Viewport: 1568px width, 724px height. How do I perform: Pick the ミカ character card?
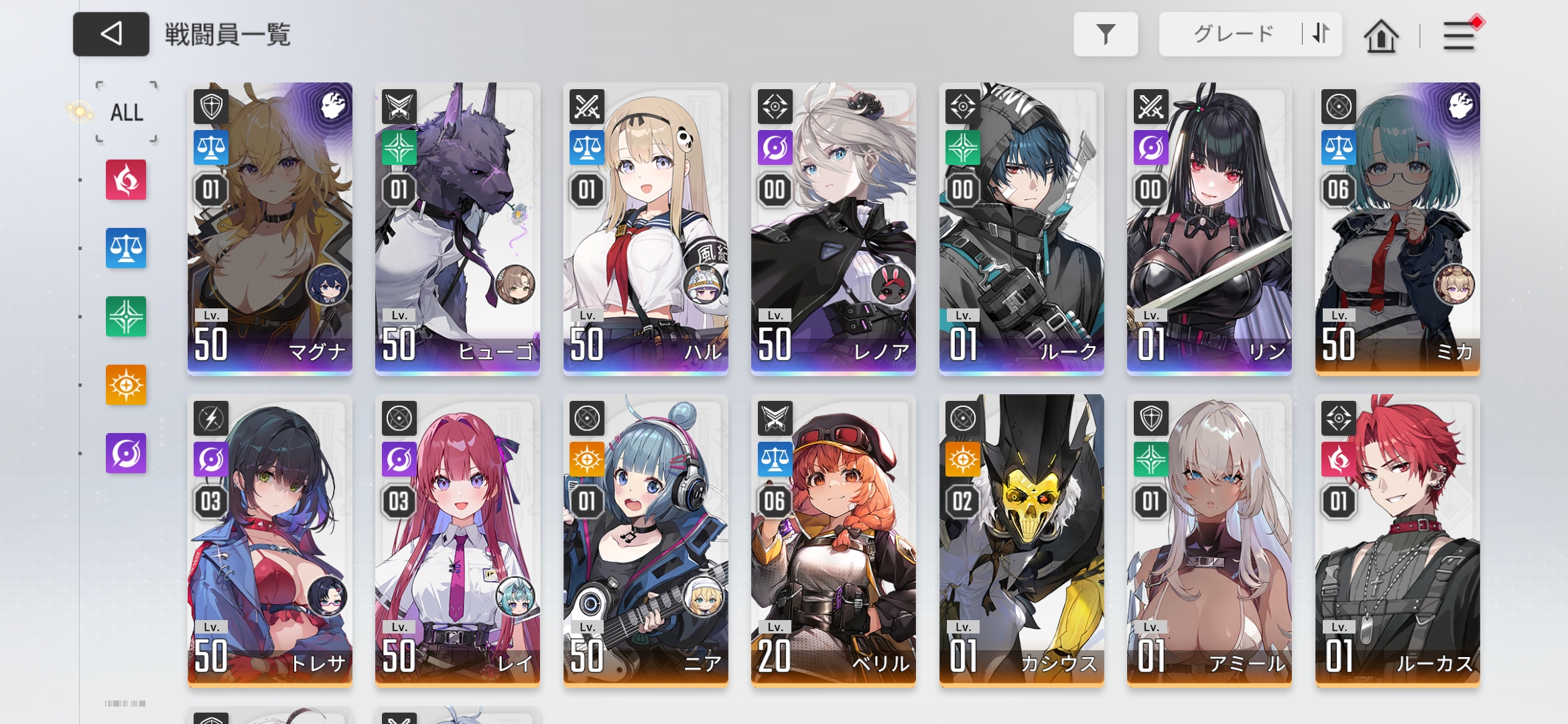click(x=1398, y=228)
